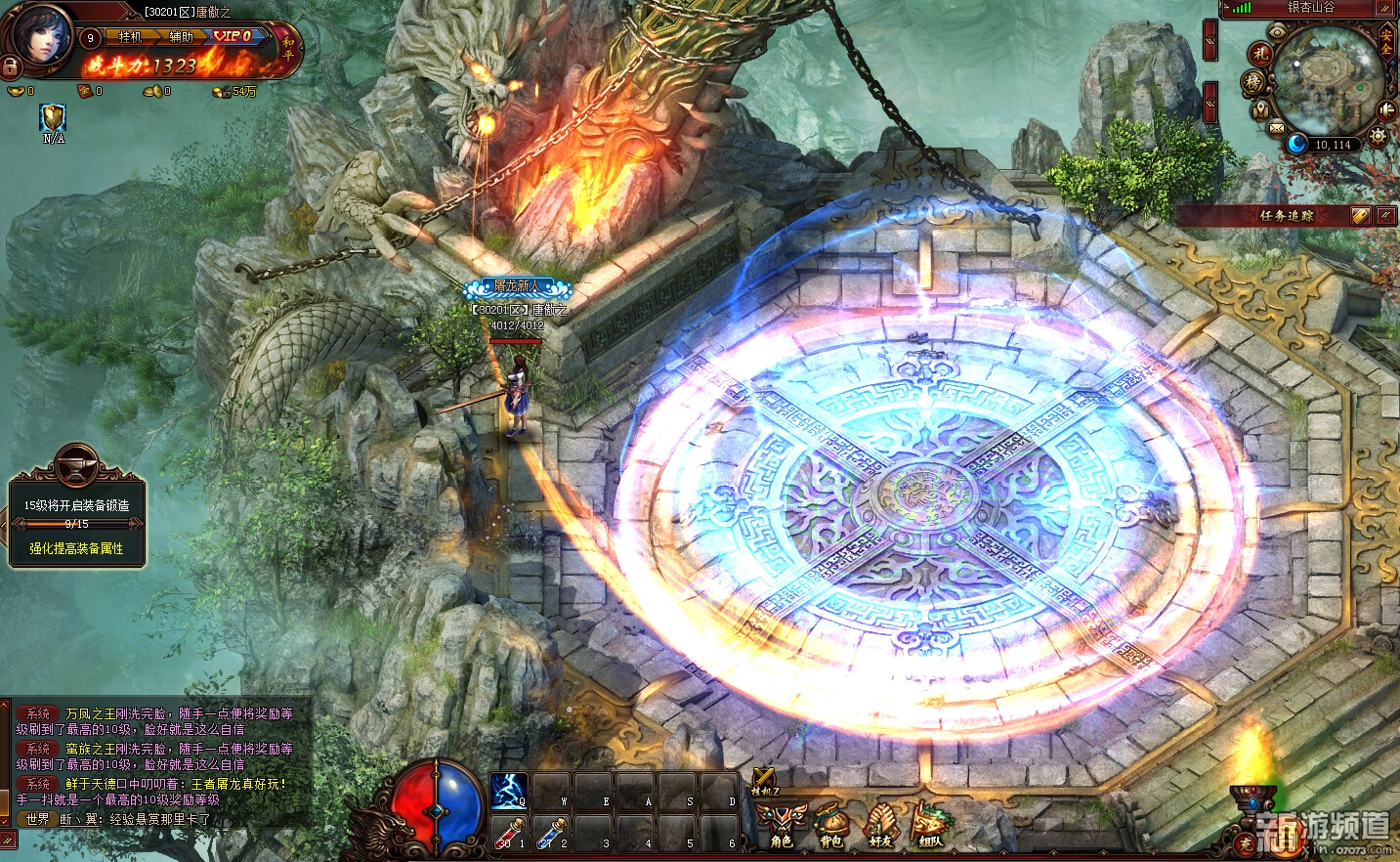Collapse the 任务追踪 quest tracker

(1386, 216)
